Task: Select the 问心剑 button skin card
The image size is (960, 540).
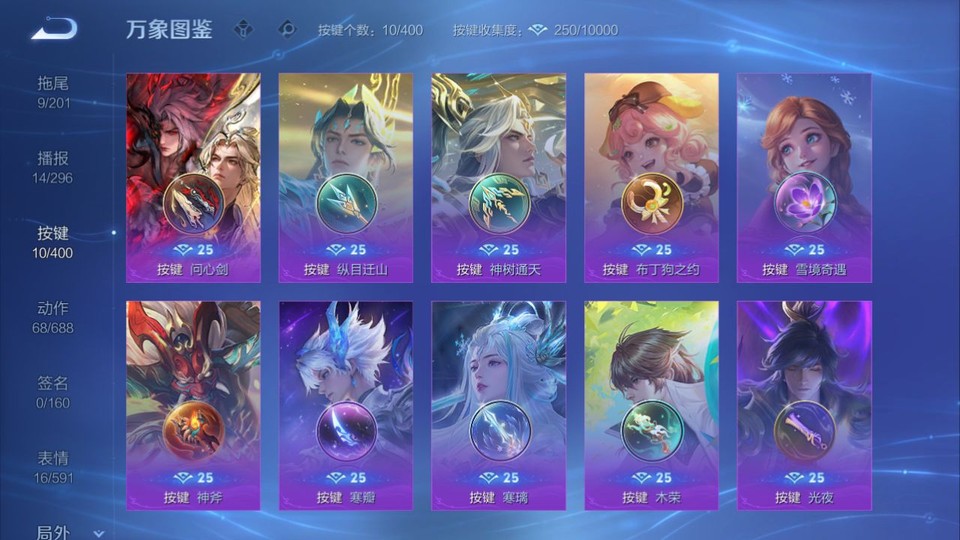Action: pos(193,177)
